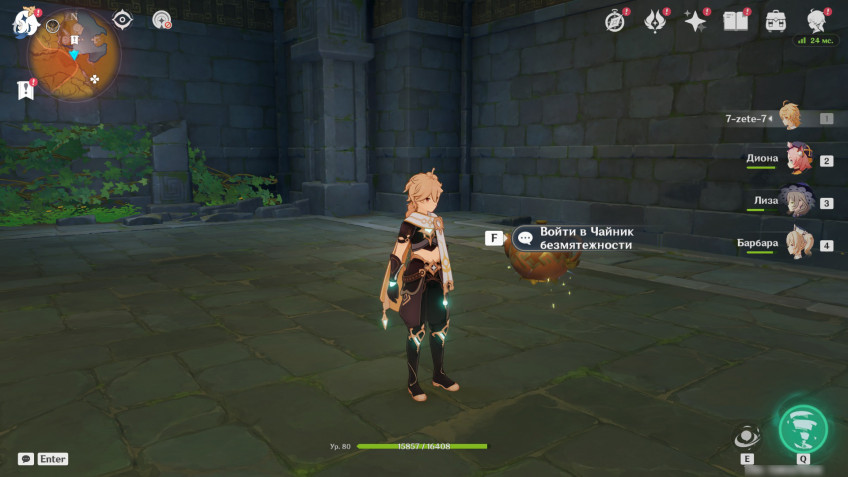This screenshot has height=477, width=848.
Task: Open the Paimon main menu
Action: click(x=24, y=23)
